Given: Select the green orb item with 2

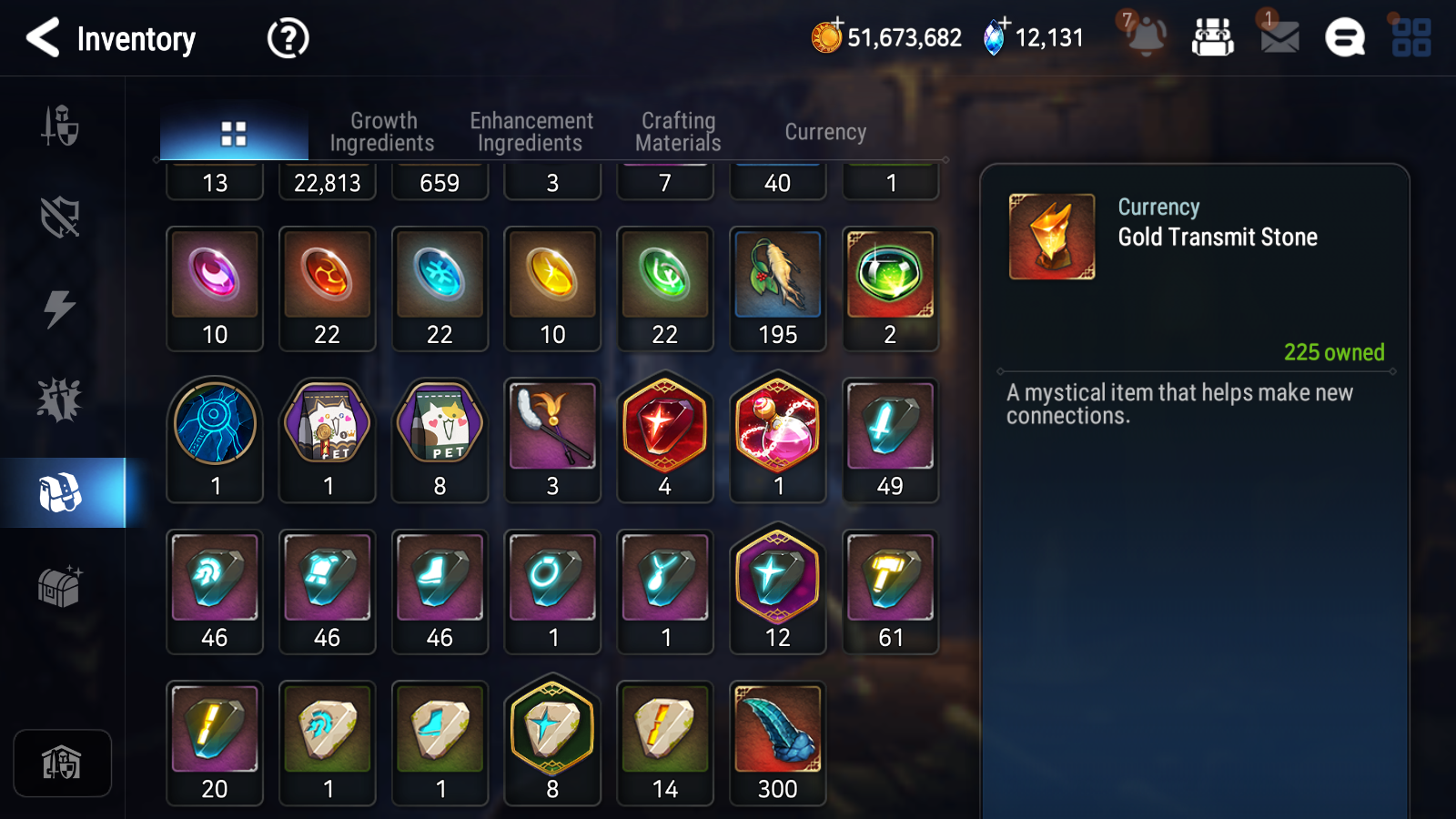Looking at the screenshot, I should 891,288.
